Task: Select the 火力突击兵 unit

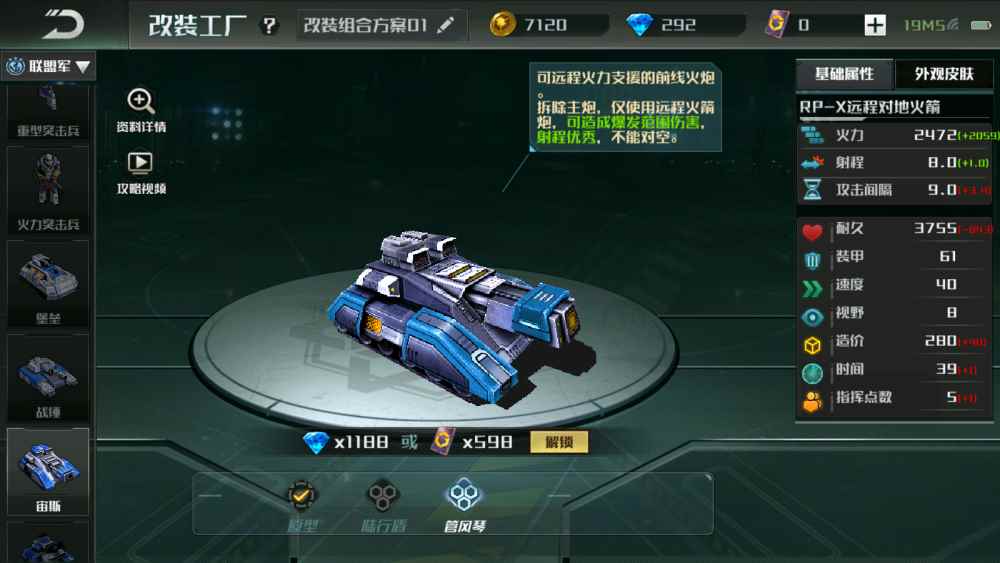Action: click(x=48, y=189)
